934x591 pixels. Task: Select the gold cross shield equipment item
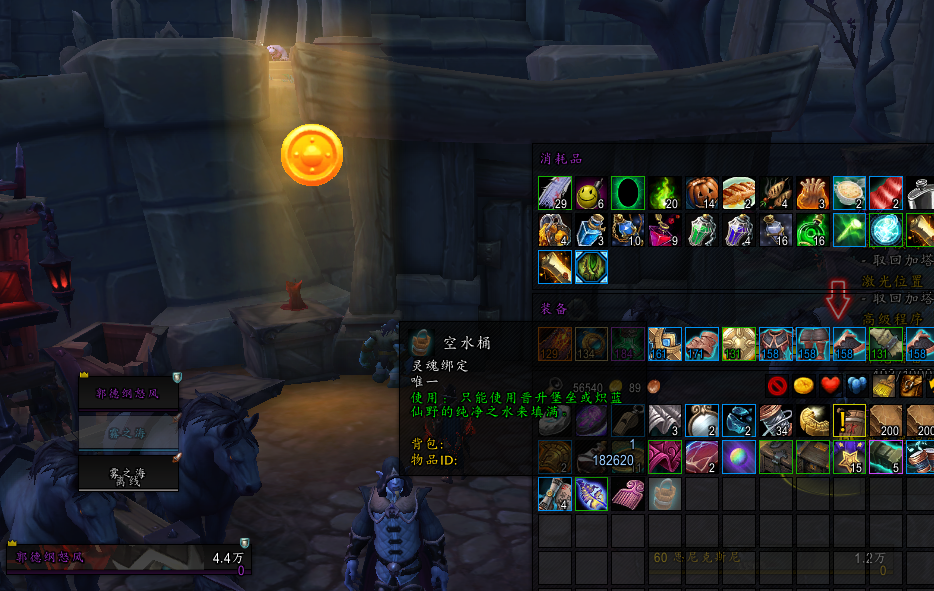point(739,343)
